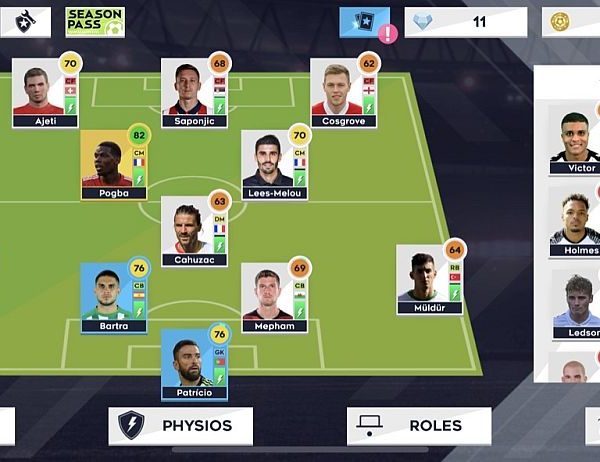Image resolution: width=600 pixels, height=462 pixels.
Task: Select Saponjic's player card
Action: 194,93
